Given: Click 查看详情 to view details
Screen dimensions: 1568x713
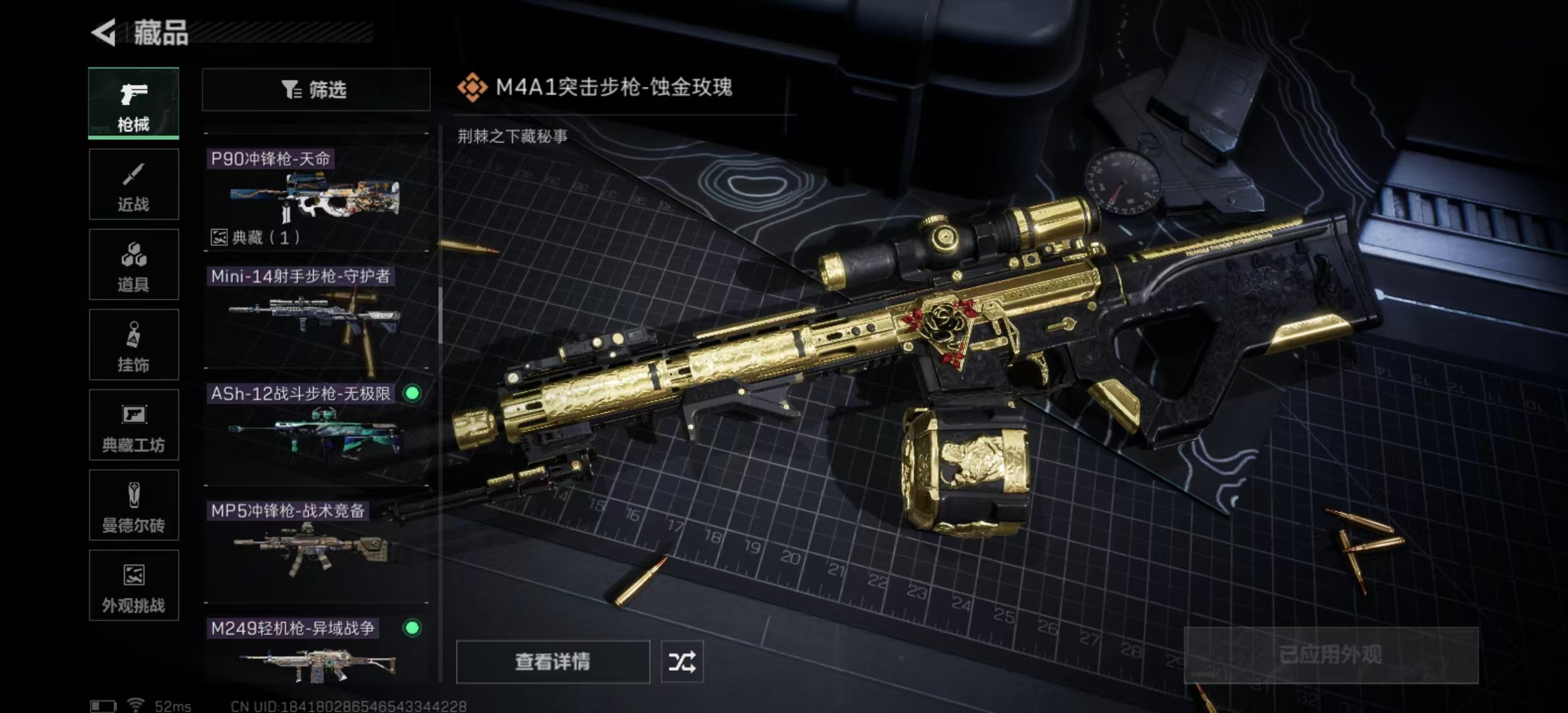Looking at the screenshot, I should tap(552, 662).
